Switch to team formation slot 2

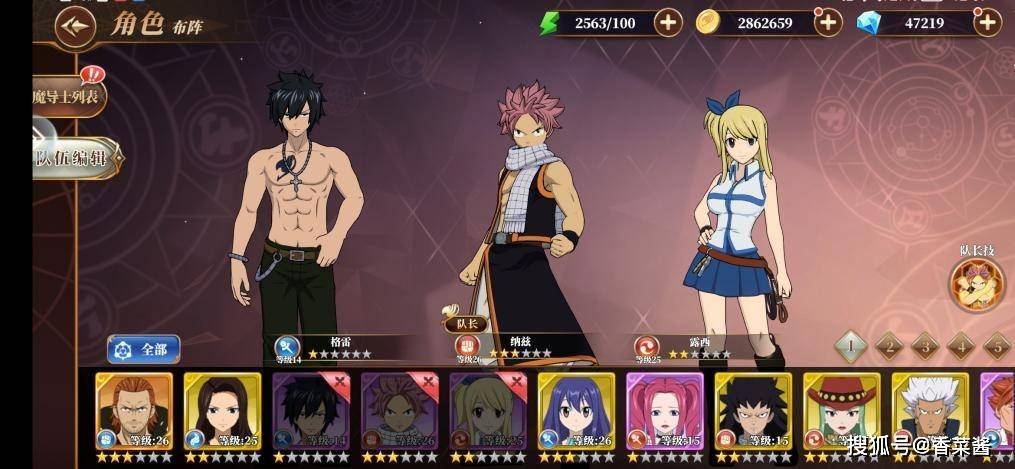pyautogui.click(x=888, y=346)
